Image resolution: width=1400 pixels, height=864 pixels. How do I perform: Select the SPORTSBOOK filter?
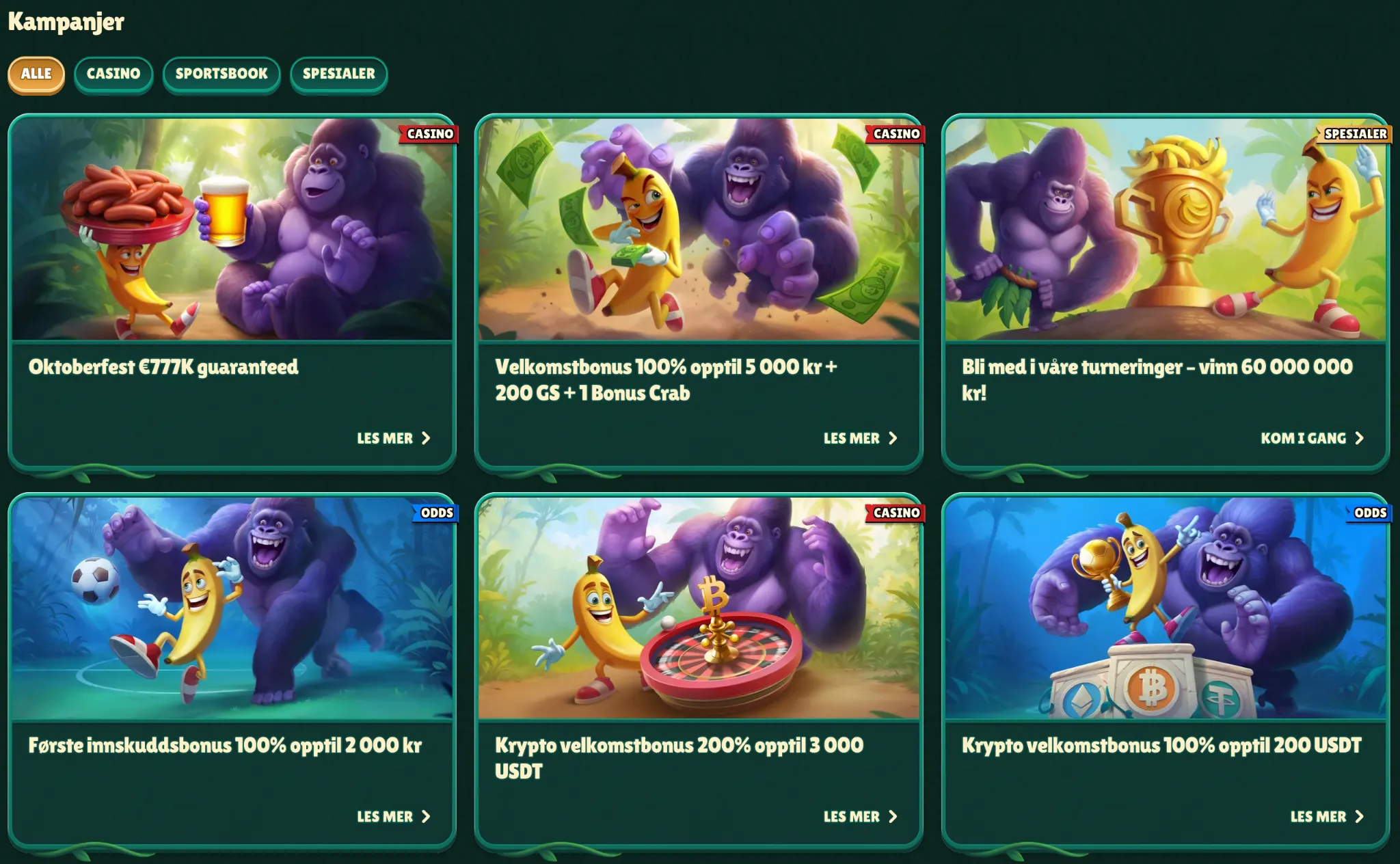(221, 75)
